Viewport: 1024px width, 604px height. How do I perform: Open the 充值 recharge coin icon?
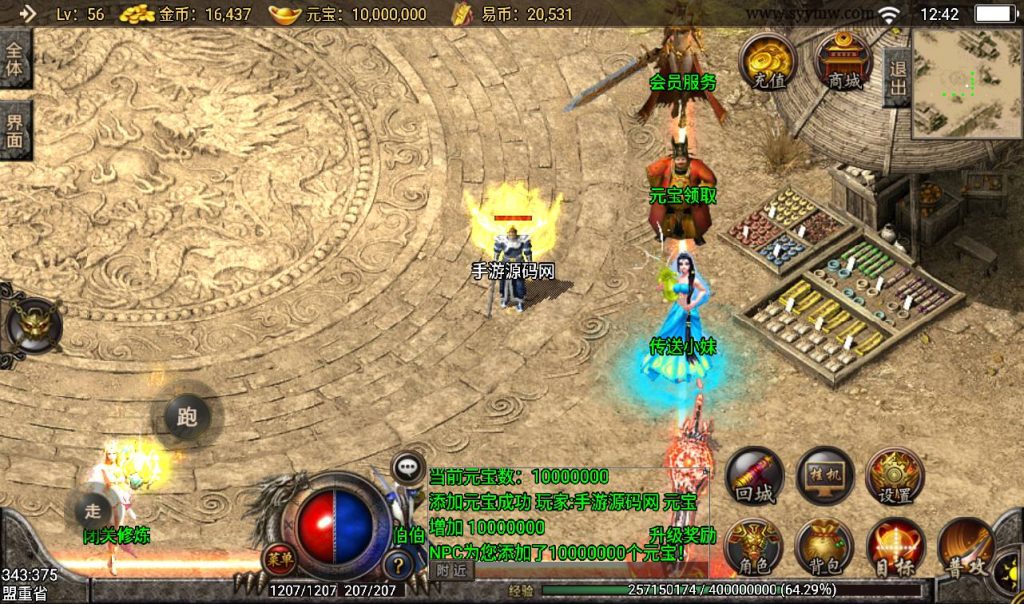768,62
